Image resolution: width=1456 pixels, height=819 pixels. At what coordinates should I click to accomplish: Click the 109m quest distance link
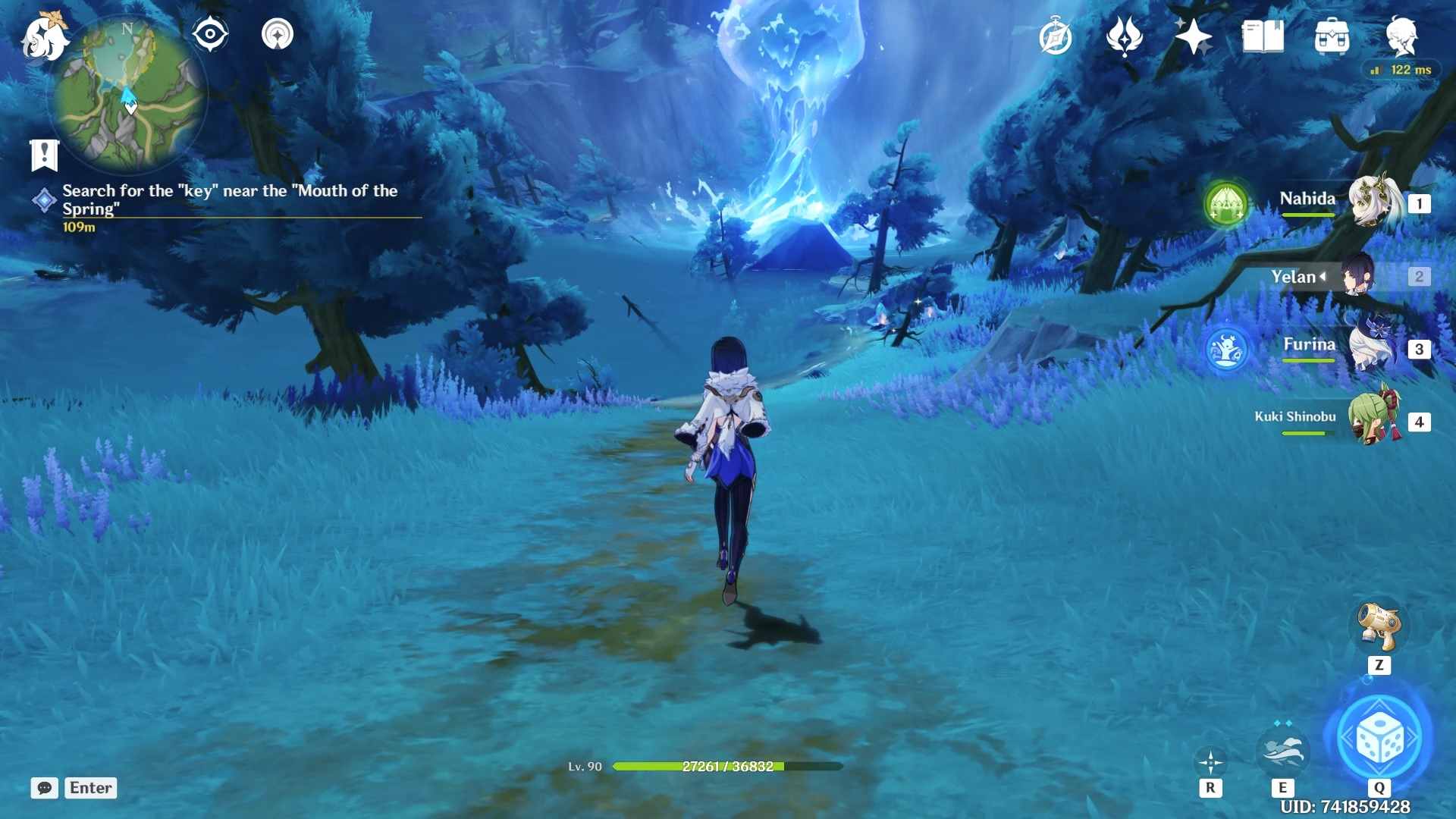coord(79,226)
